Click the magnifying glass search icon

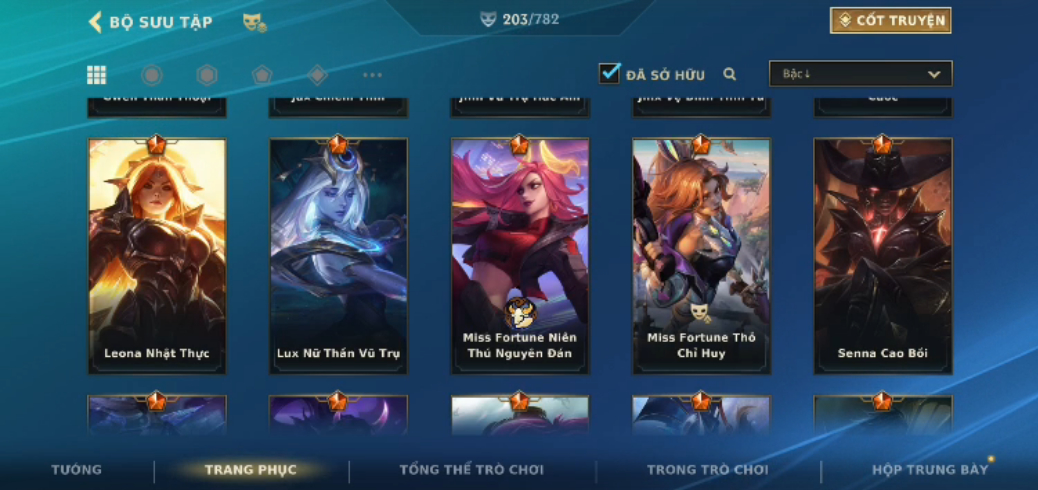pos(730,74)
